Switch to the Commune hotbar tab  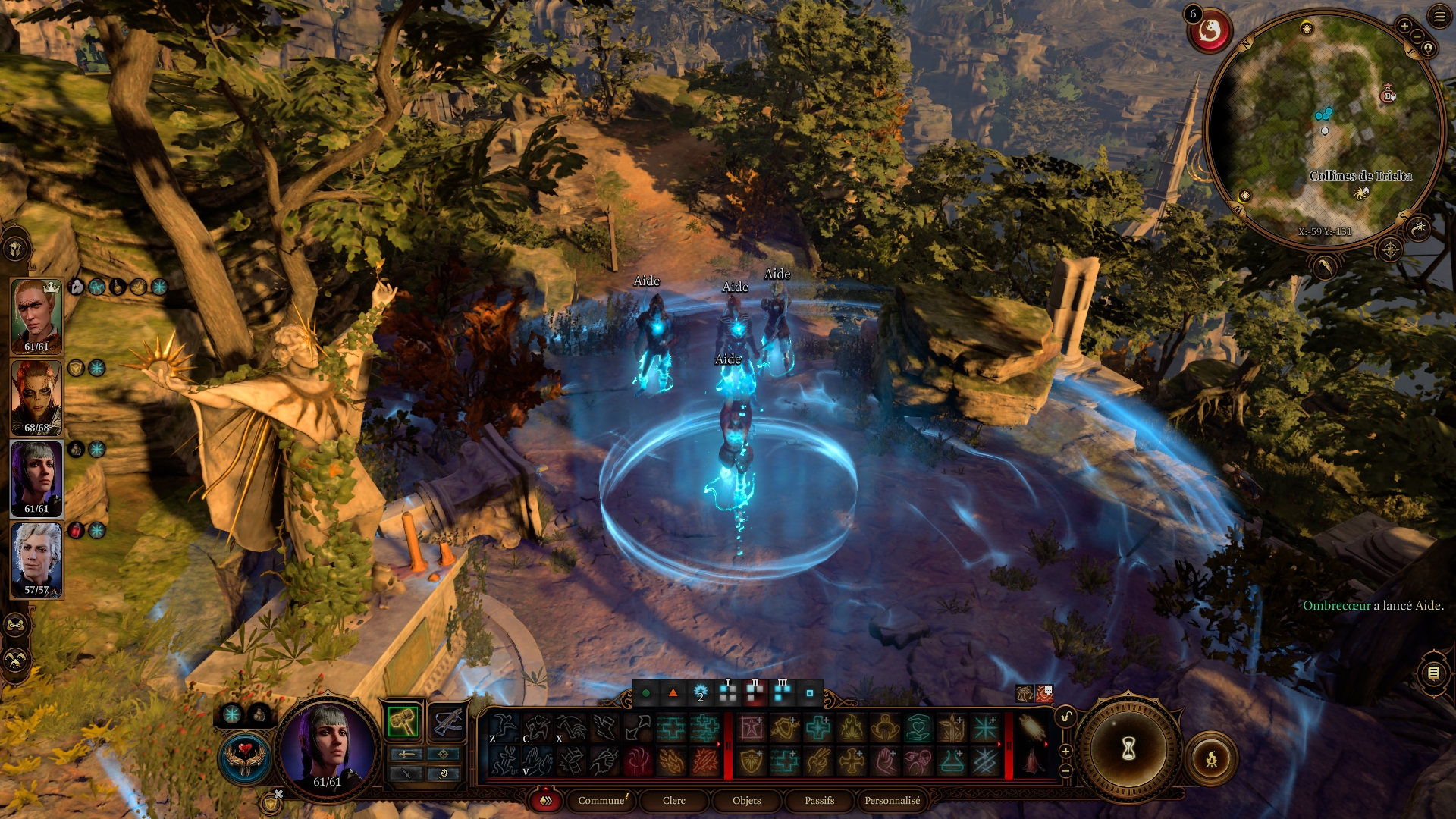tap(602, 800)
